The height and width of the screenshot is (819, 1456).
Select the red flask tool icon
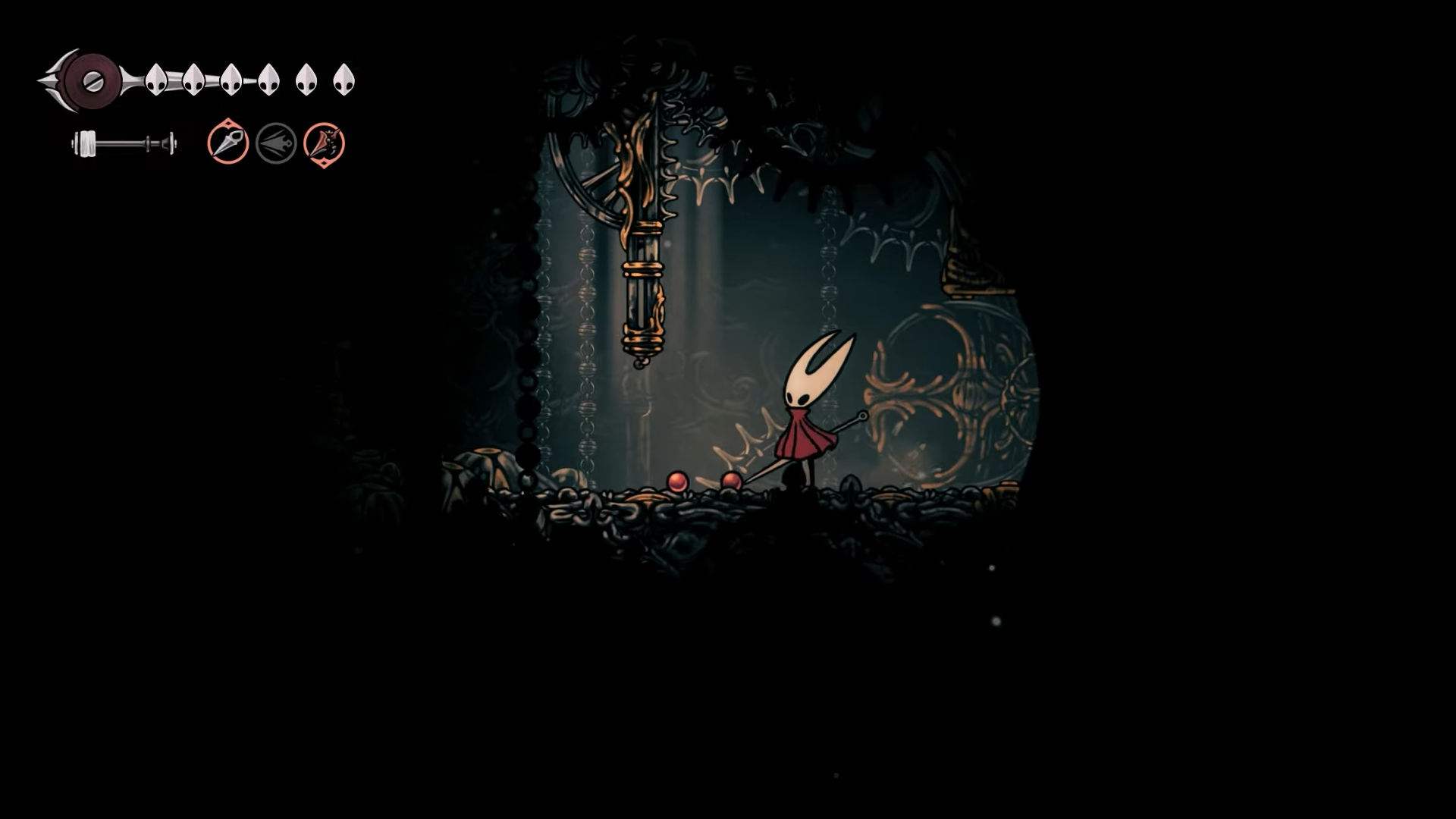pyautogui.click(x=324, y=143)
